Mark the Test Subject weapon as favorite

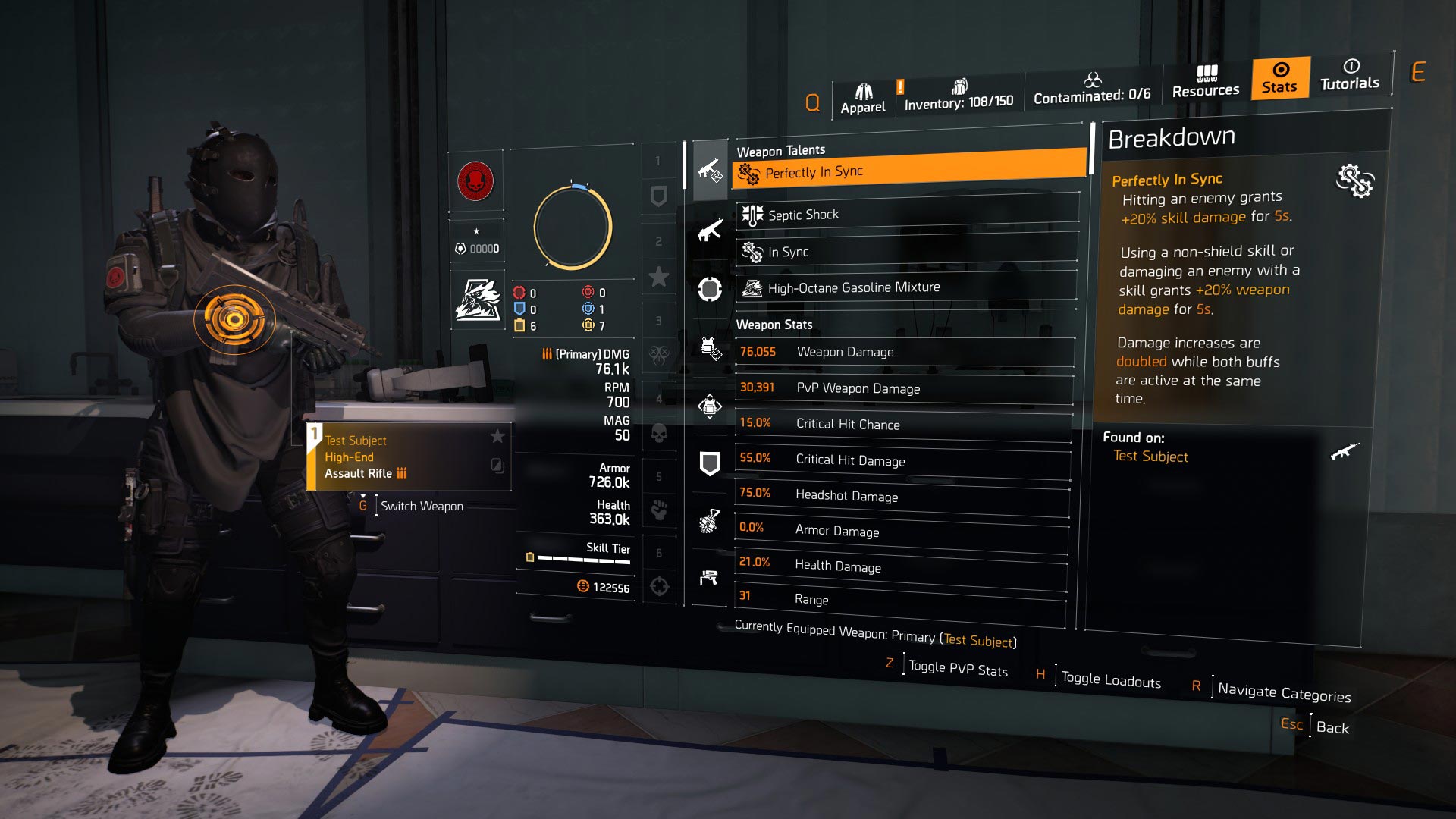(498, 436)
